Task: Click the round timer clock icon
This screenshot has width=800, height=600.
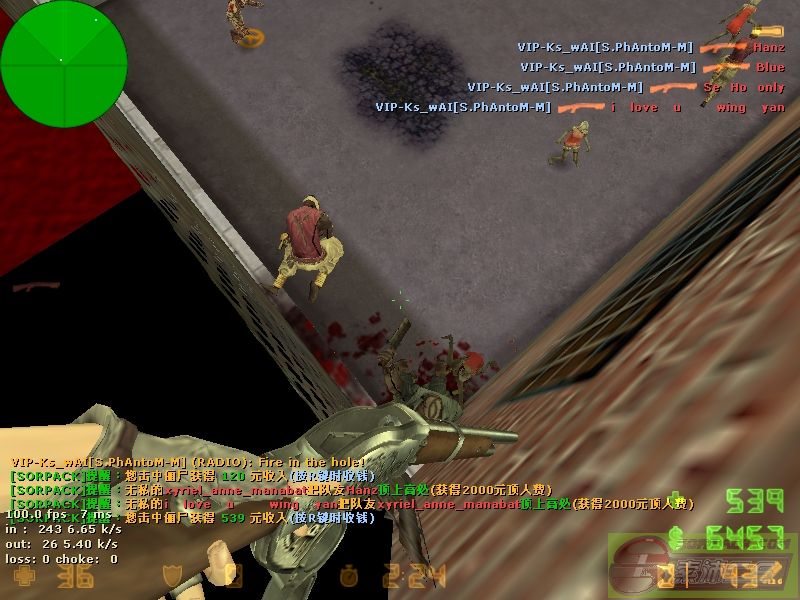Action: pos(349,577)
